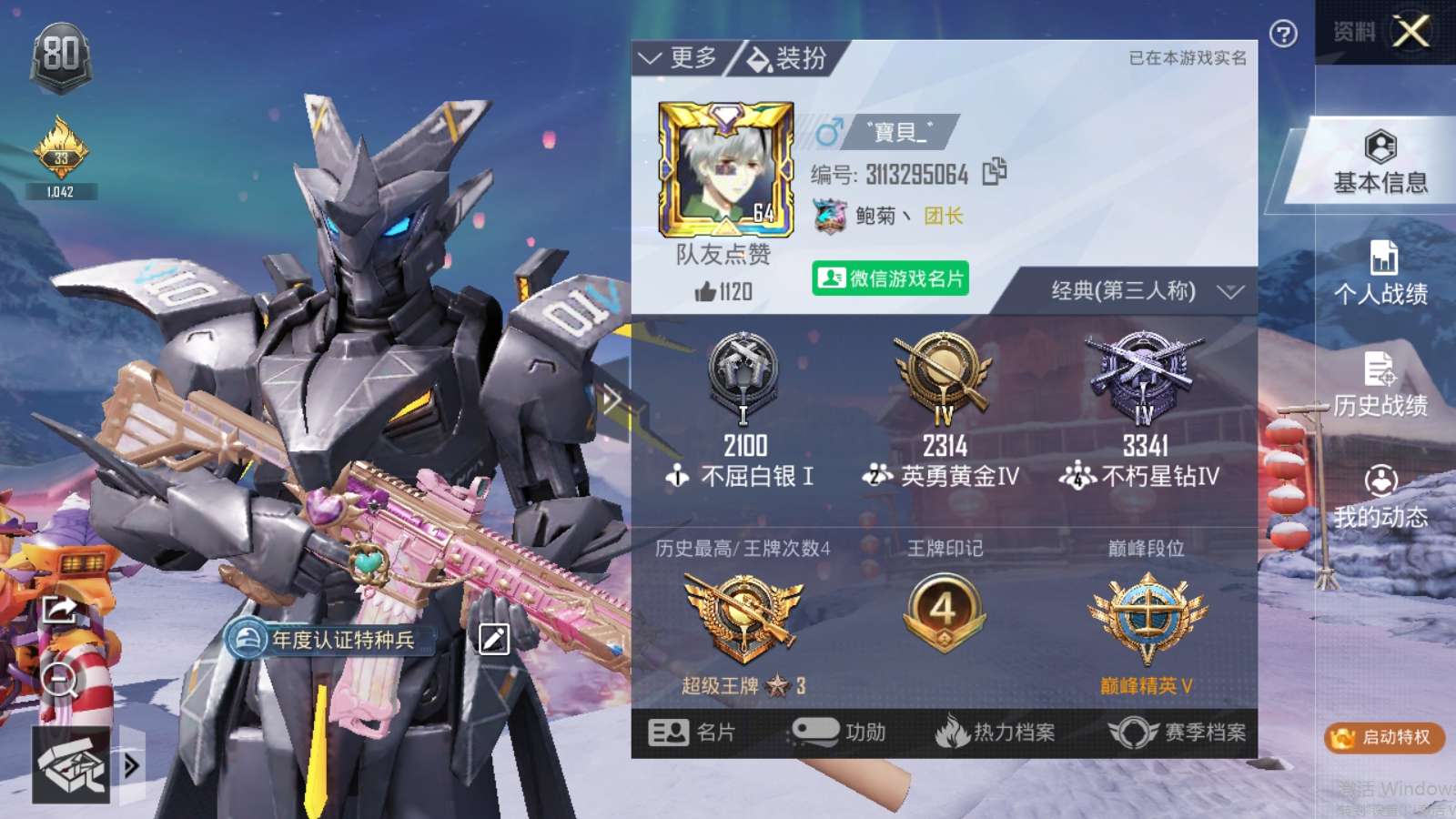Open the 微信游戏名片 card

(x=890, y=278)
